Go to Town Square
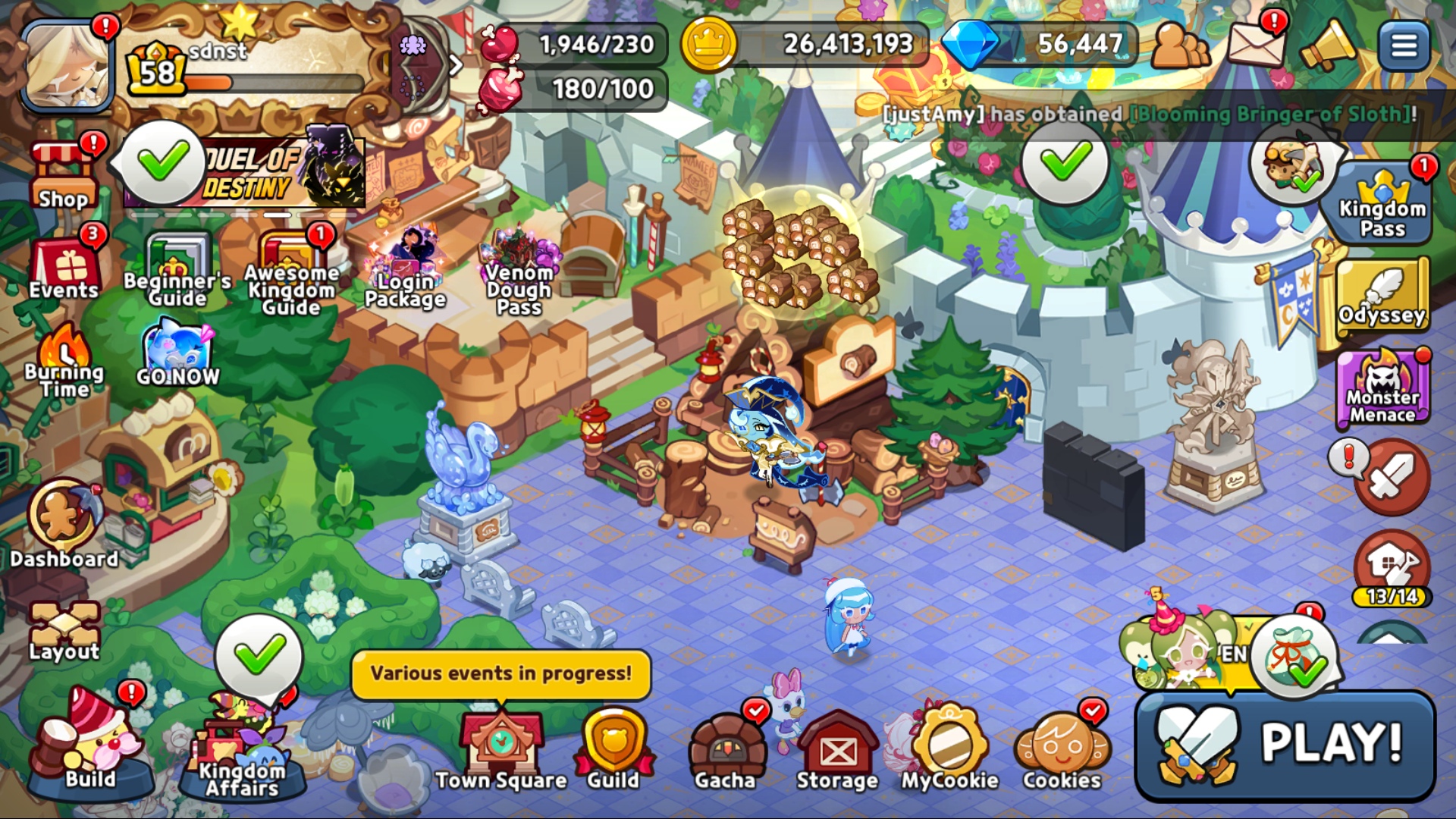 point(501,749)
